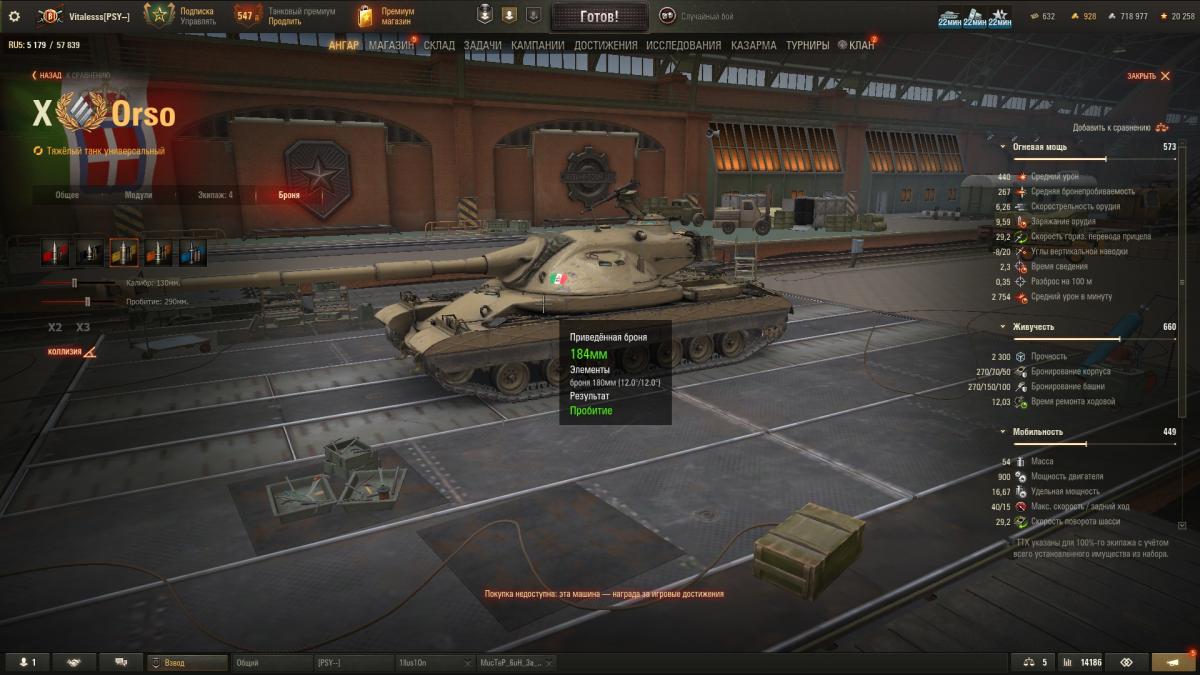This screenshot has width=1200, height=675.
Task: Close the tank view with ЗАКРЫТЬ
Action: coord(1148,76)
